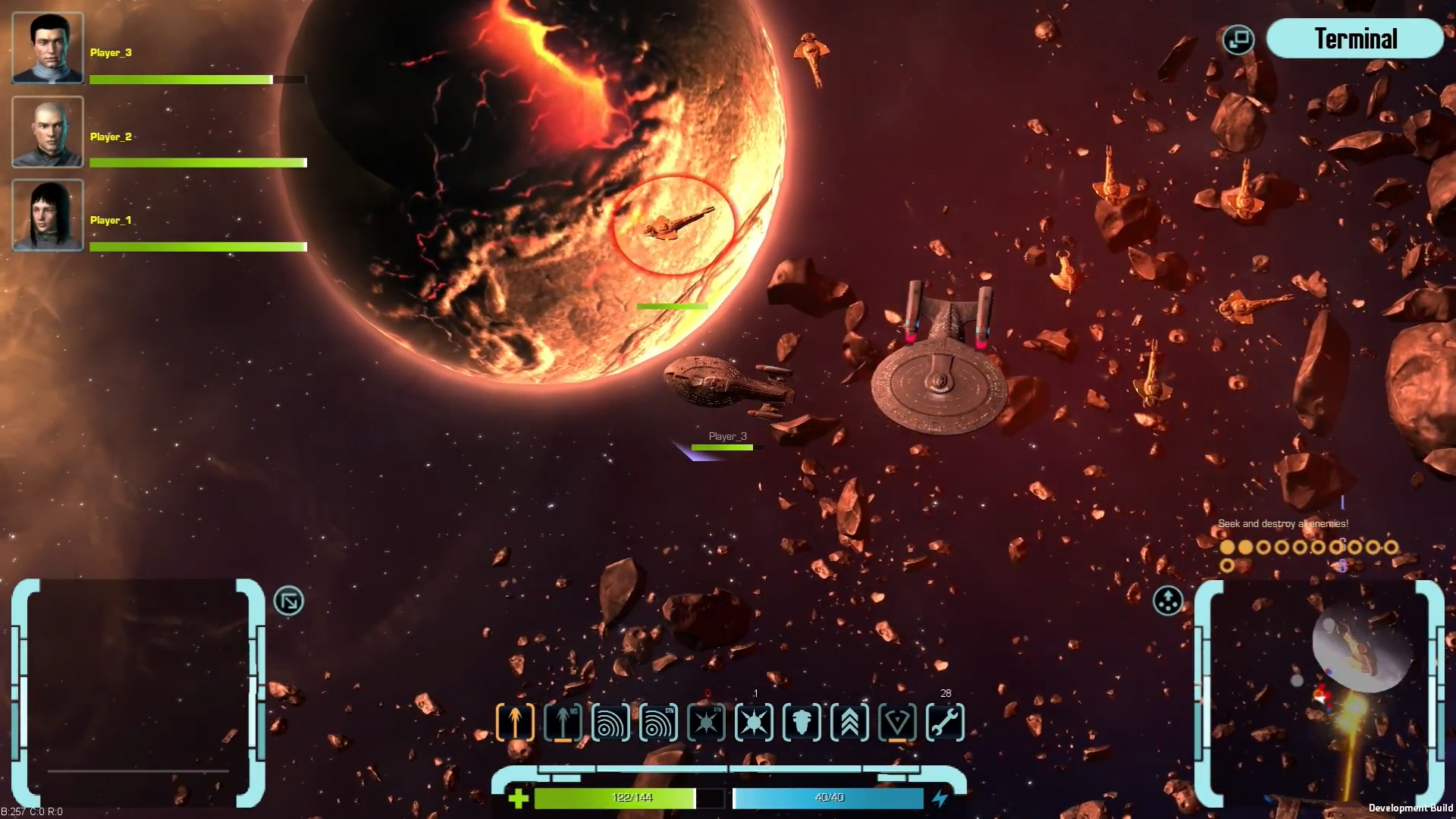Launch the torpedo ability on the hotbar

coord(804,723)
